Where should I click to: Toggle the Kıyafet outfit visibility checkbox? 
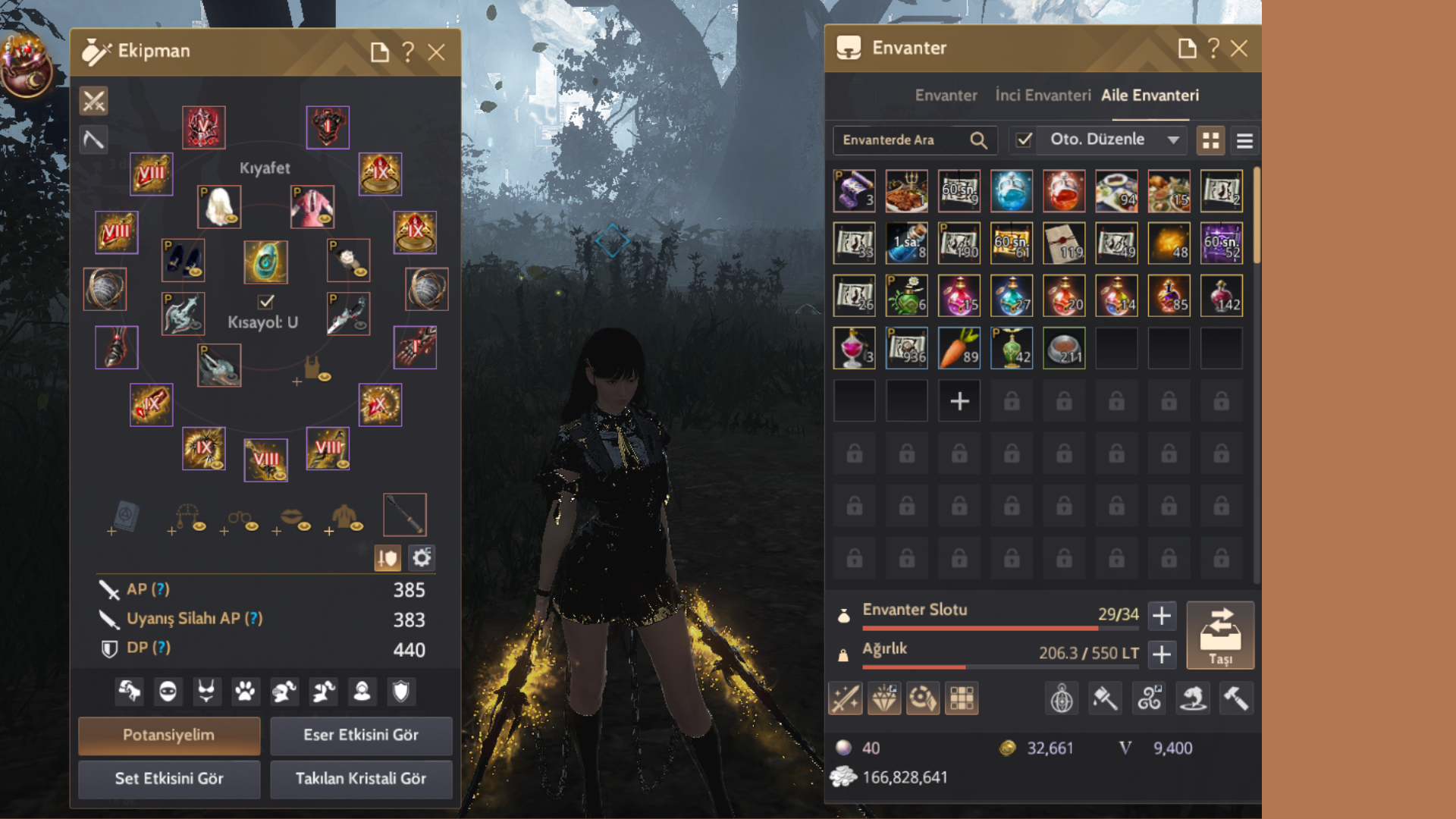[x=265, y=302]
